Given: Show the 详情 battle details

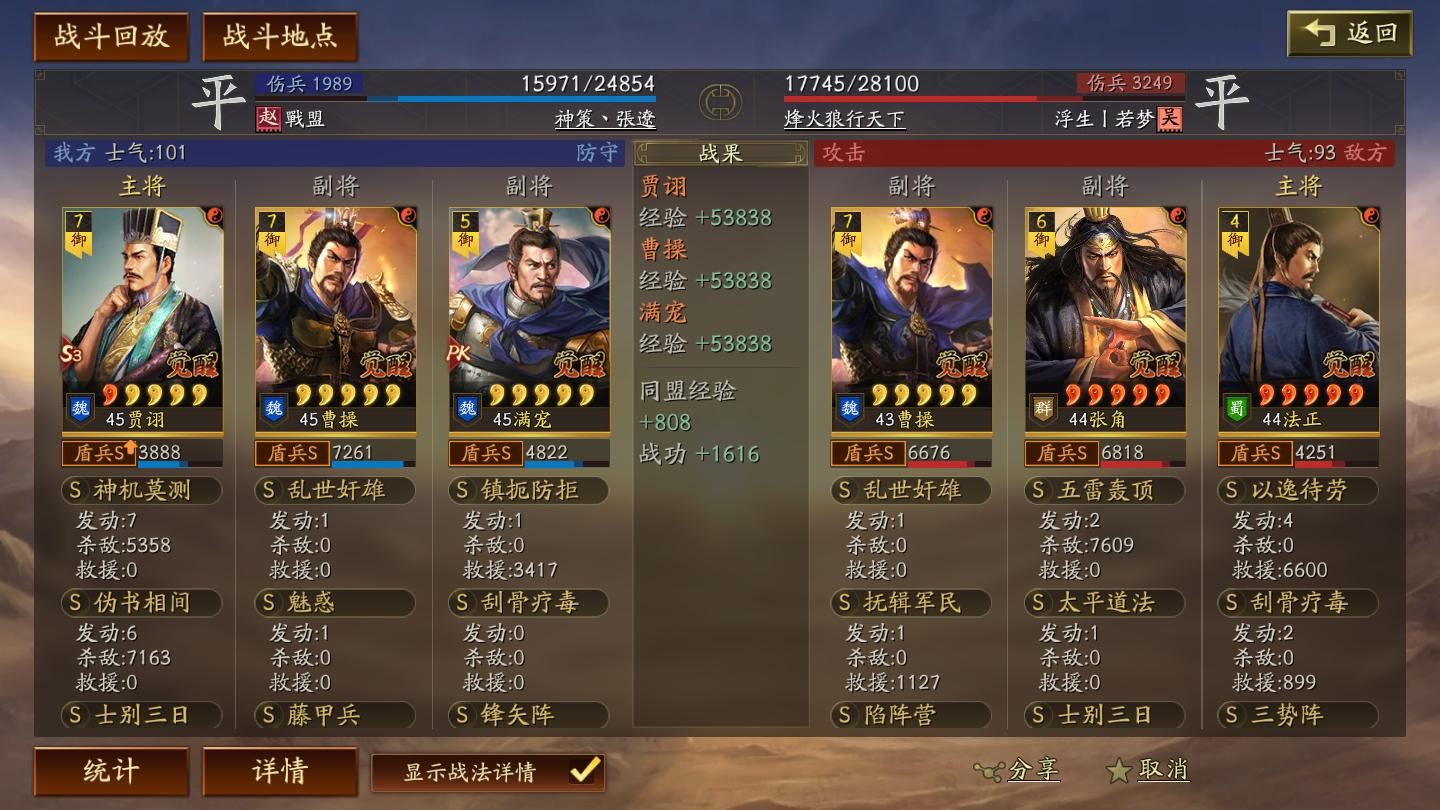Looking at the screenshot, I should tap(280, 771).
